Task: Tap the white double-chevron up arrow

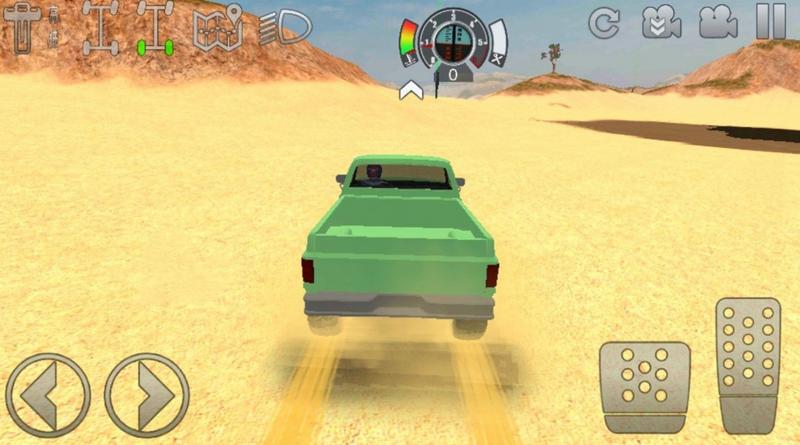Action: 408,92
